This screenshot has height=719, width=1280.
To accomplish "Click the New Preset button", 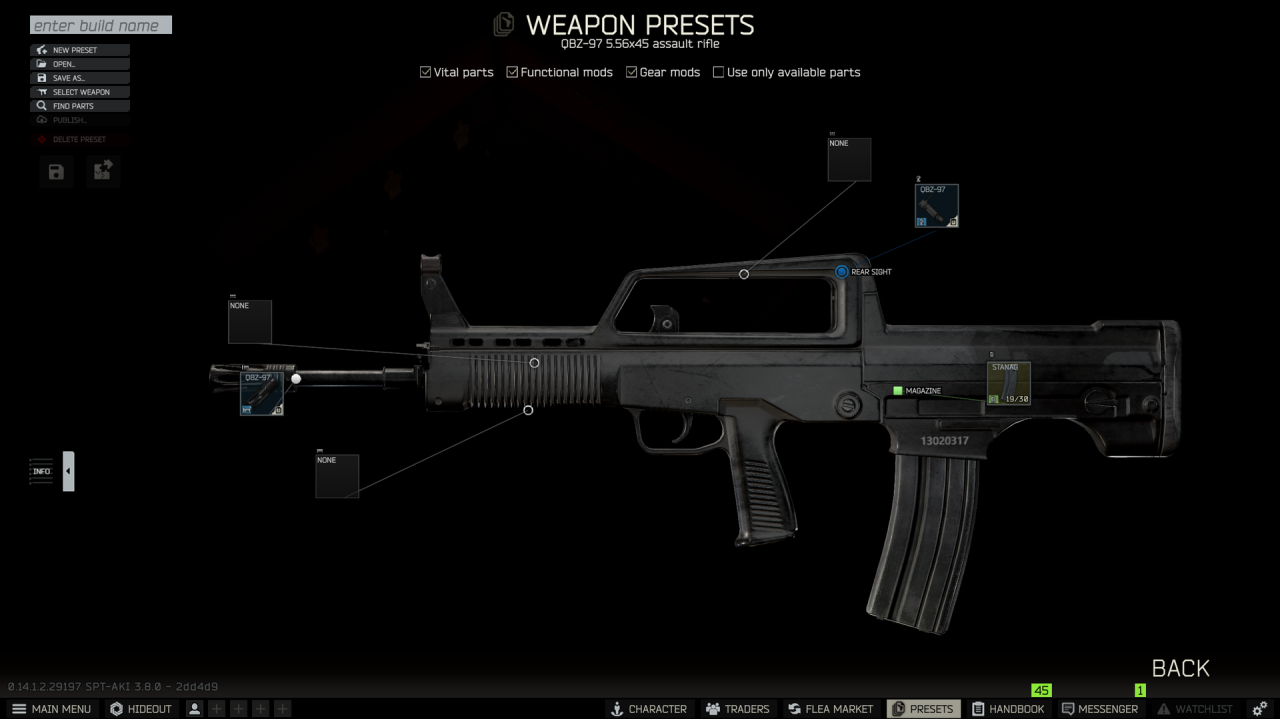I will [80, 50].
